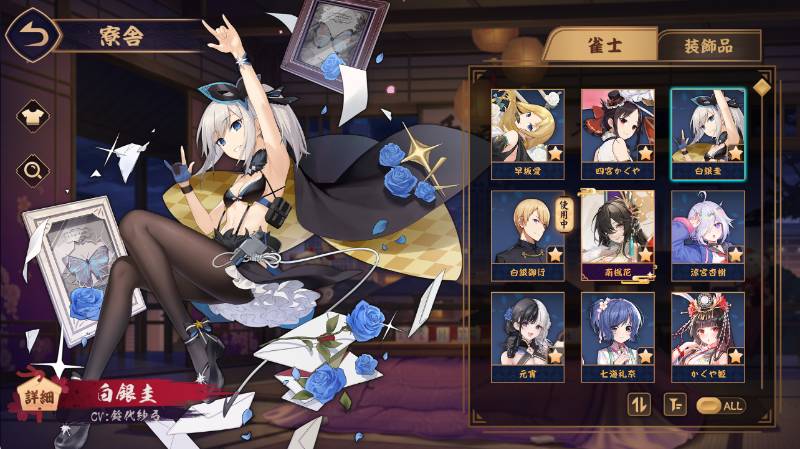Toggle the sort order arrows button
The width and height of the screenshot is (800, 449).
[638, 404]
